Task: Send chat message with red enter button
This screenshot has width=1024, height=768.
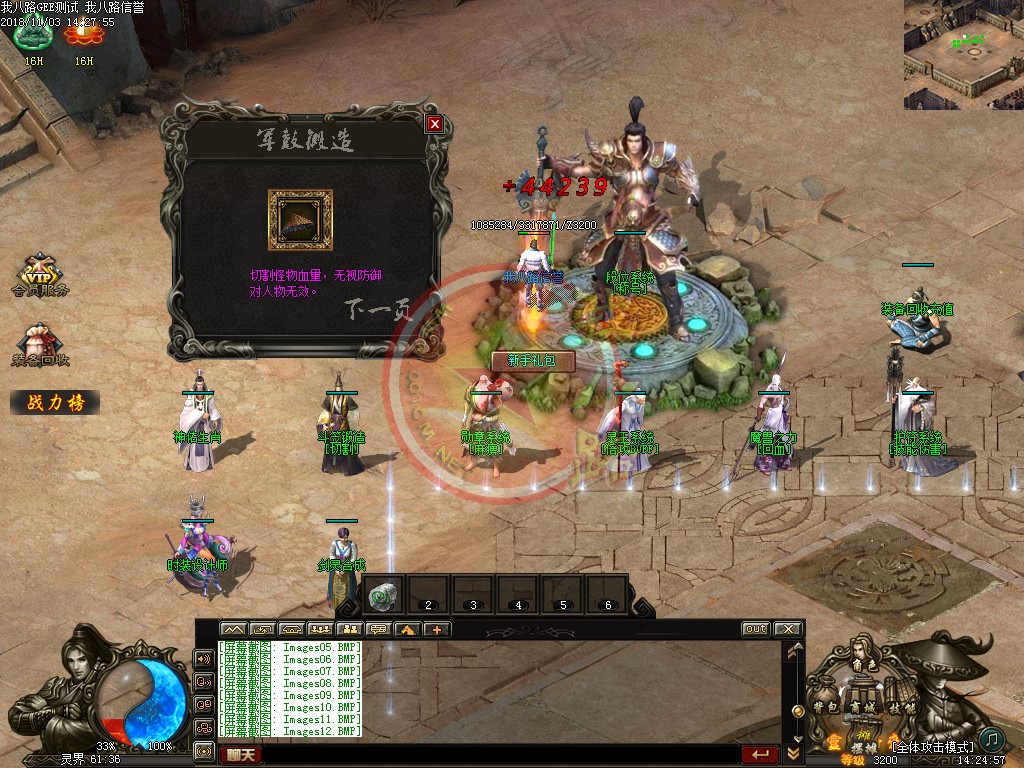Action: tap(760, 755)
